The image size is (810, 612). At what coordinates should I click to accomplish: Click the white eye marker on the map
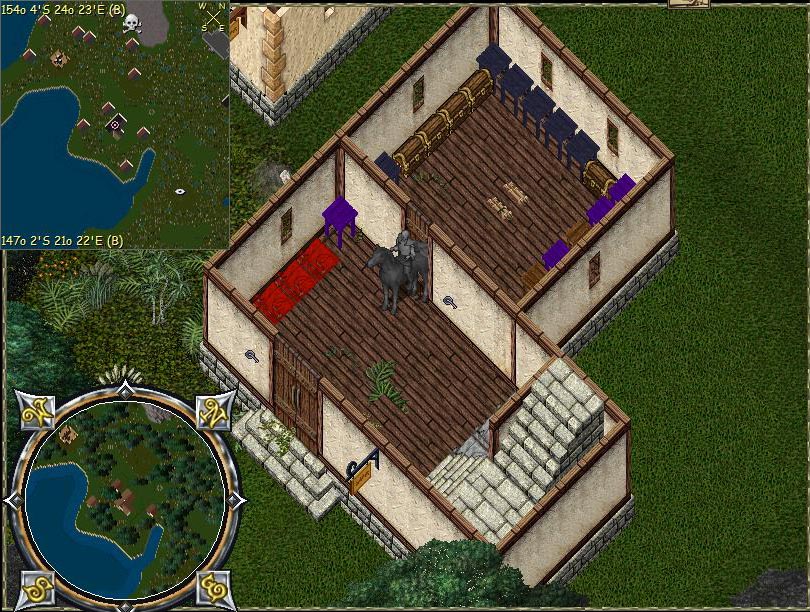click(x=180, y=190)
